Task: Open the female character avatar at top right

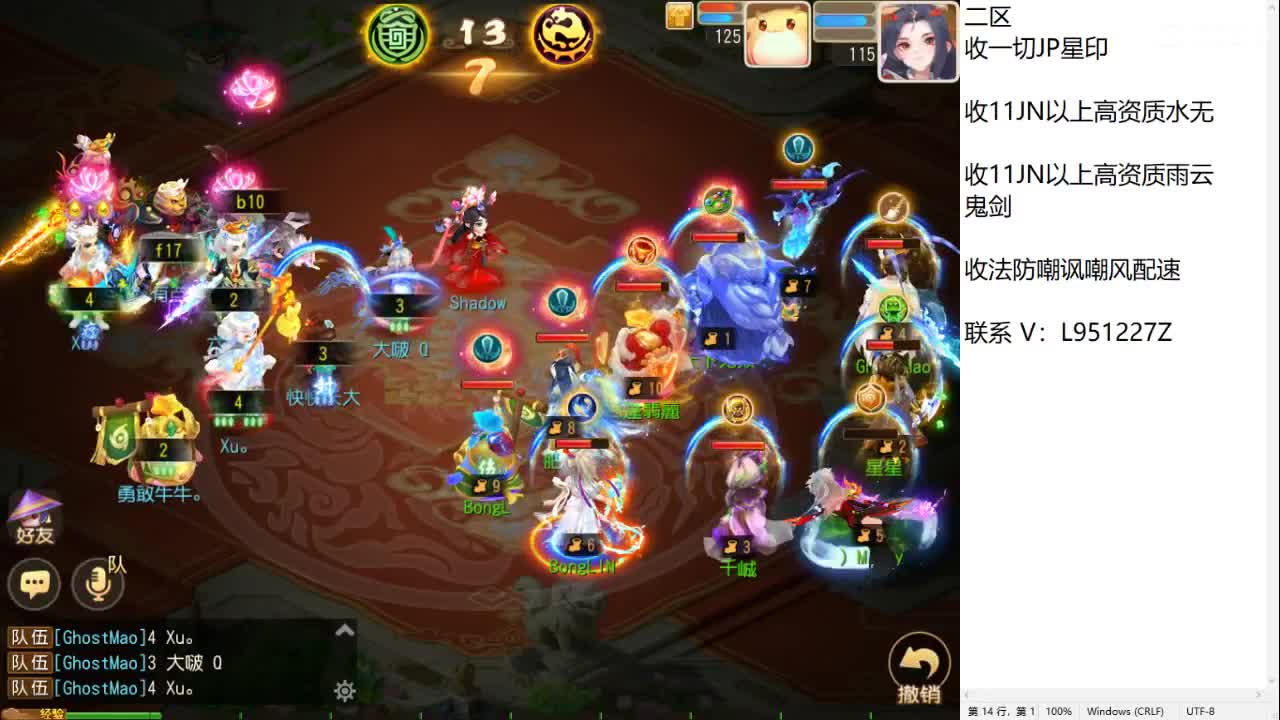Action: tap(916, 40)
